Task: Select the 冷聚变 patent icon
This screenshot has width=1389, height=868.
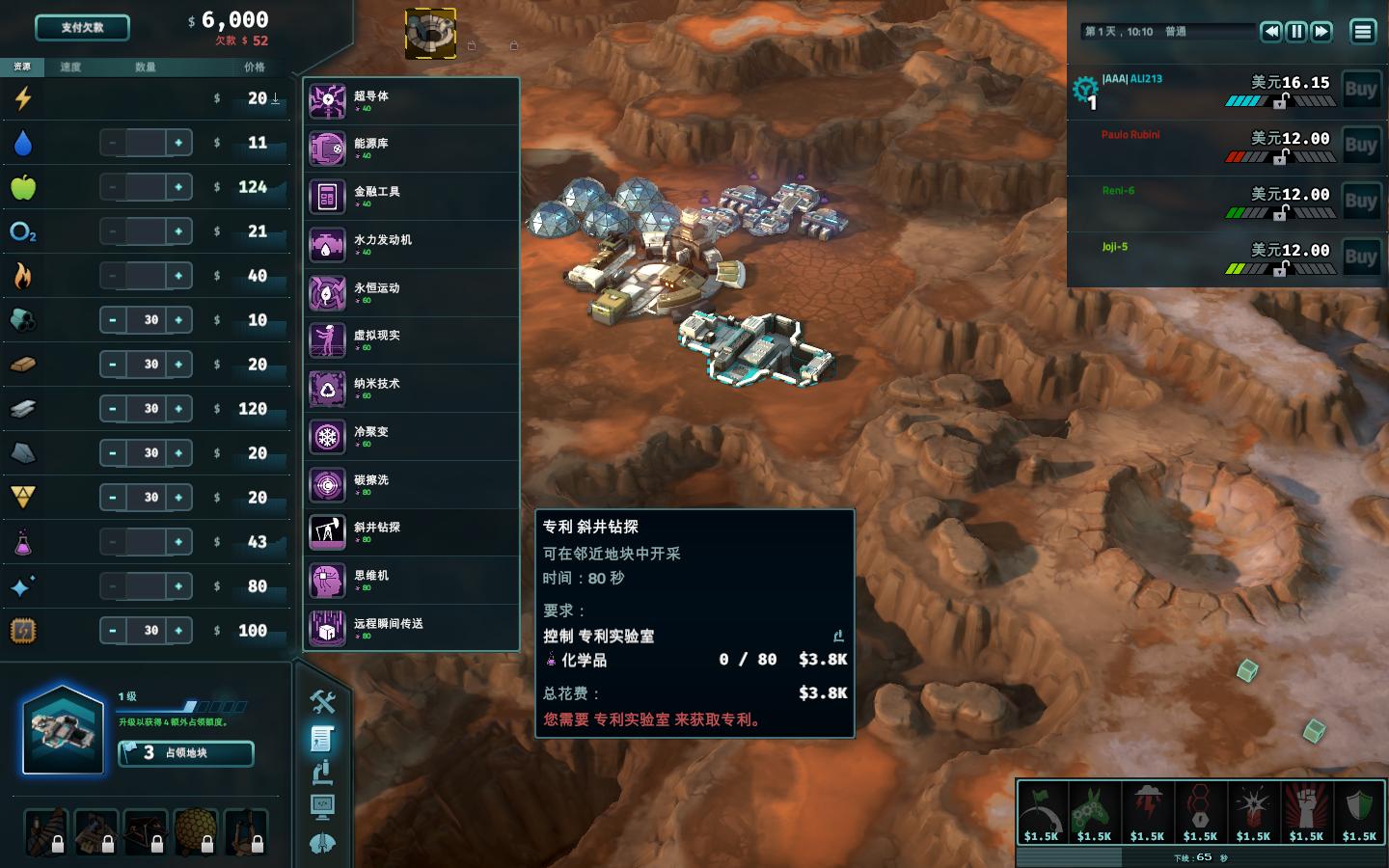Action: pyautogui.click(x=328, y=437)
